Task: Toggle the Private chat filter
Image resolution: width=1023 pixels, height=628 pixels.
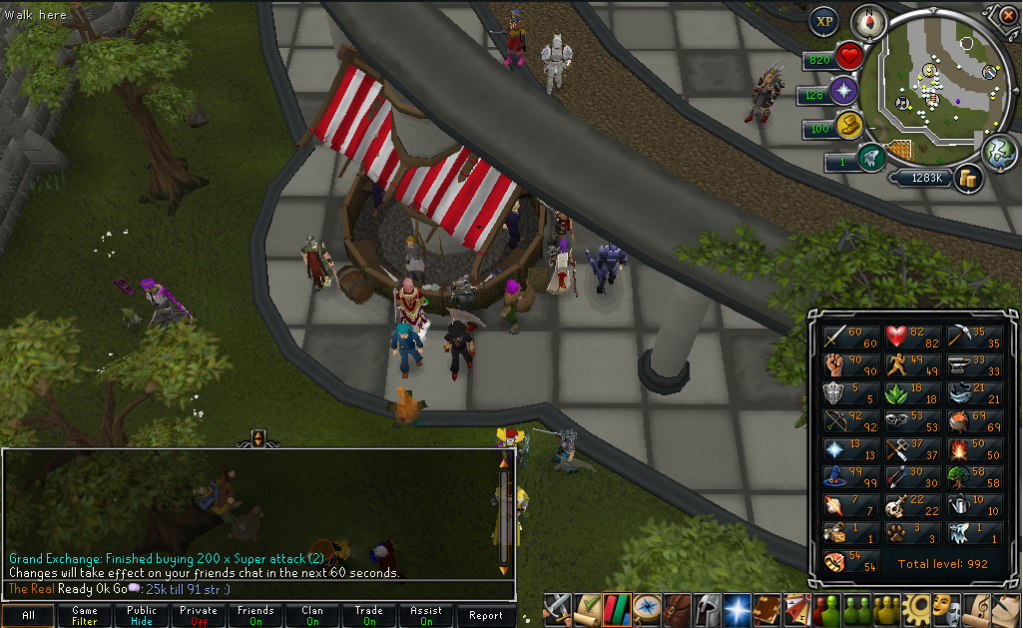Action: click(199, 616)
